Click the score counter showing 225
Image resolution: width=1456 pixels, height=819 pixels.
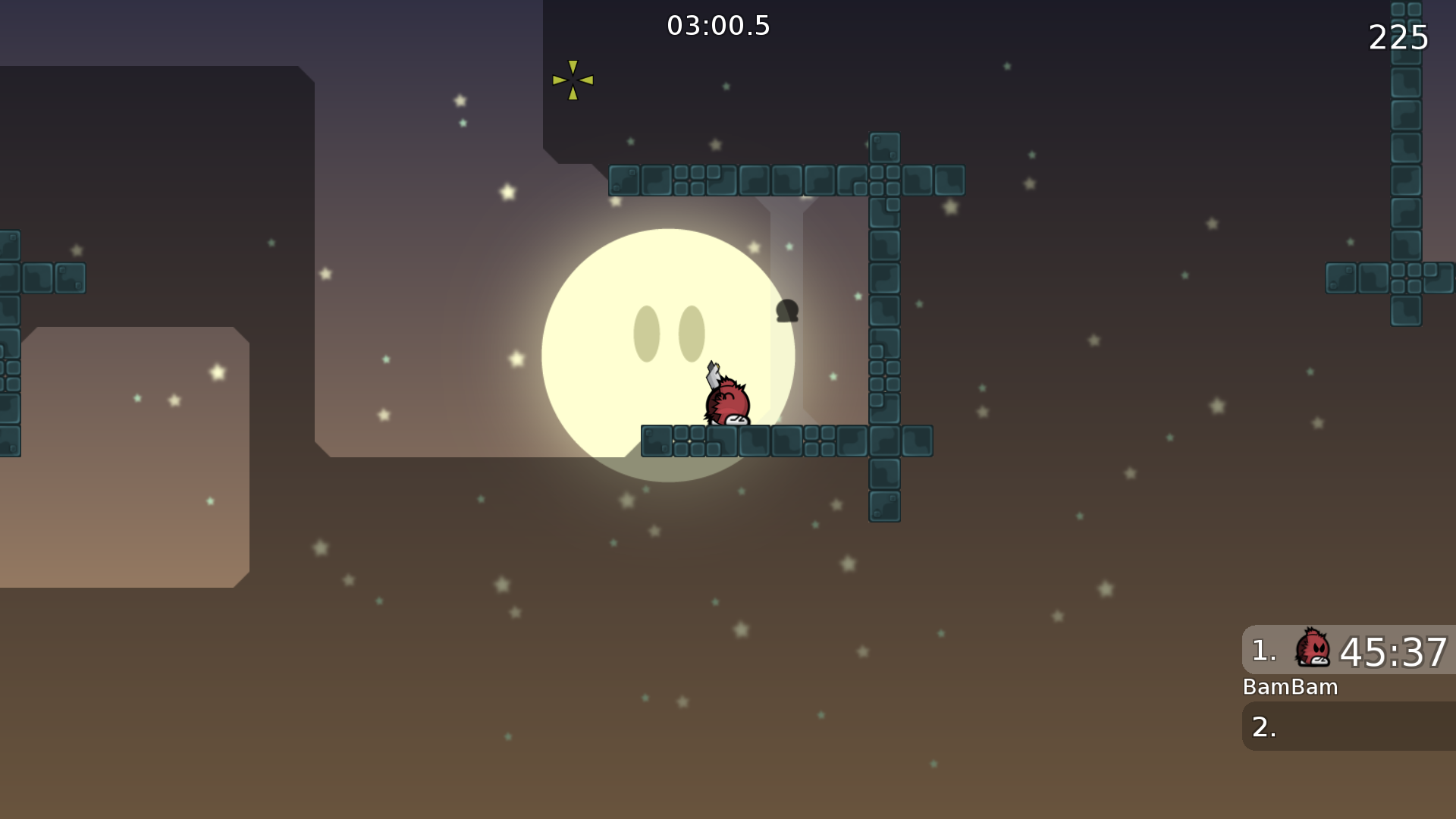[1398, 37]
